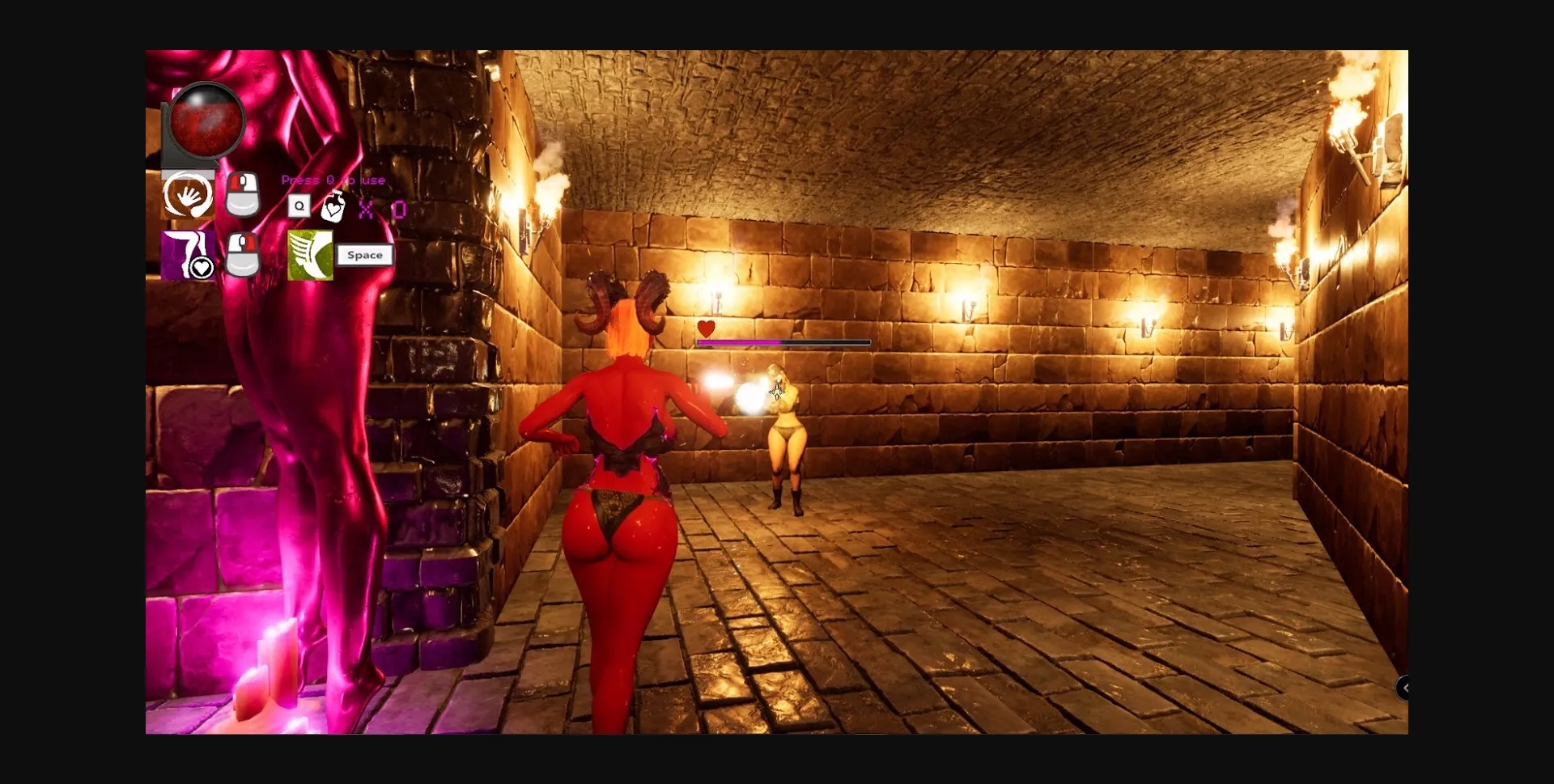This screenshot has height=784, width=1554.
Task: Select the legs-with-heart ability icon
Action: pos(187,255)
